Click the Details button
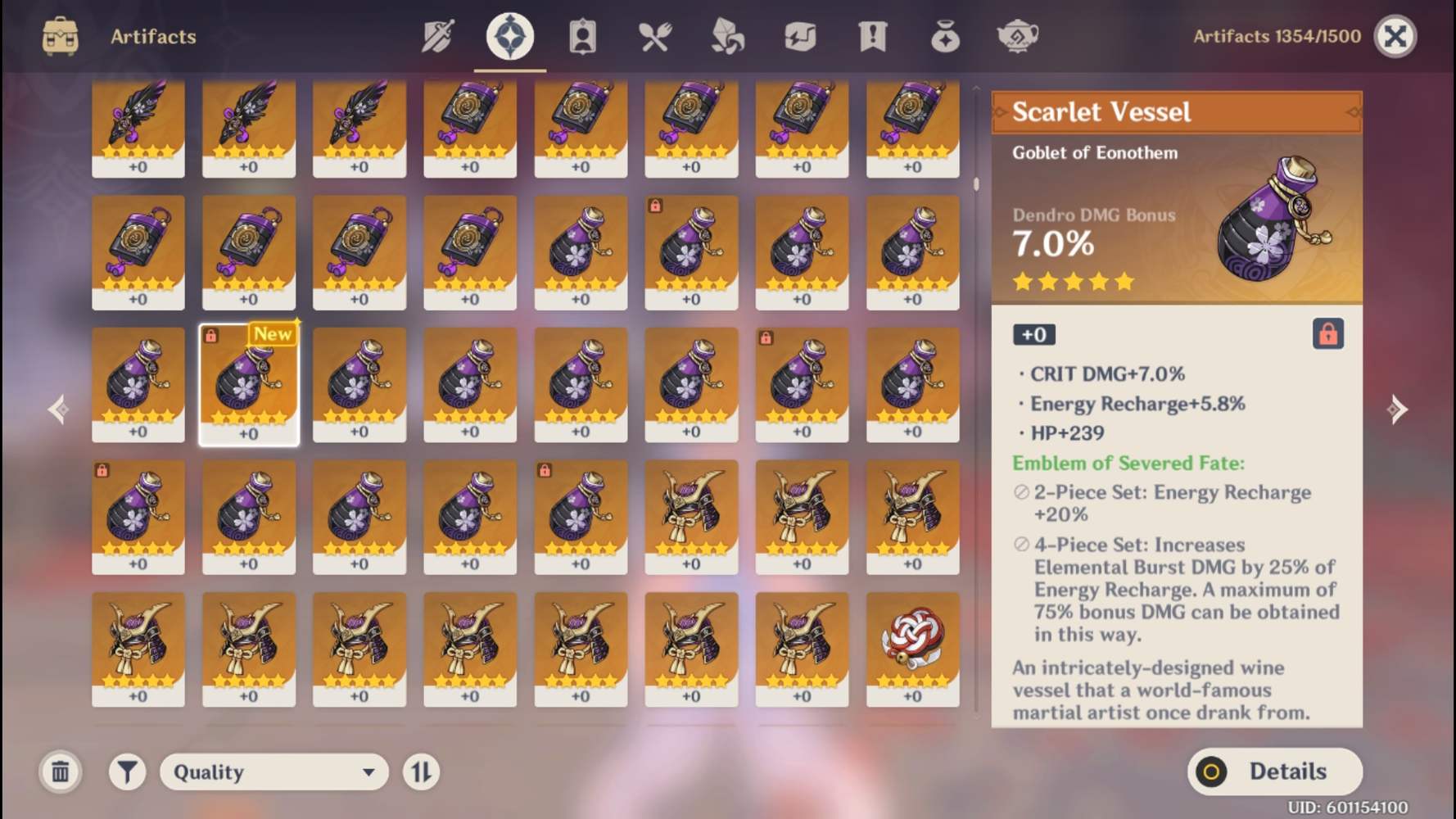 [1274, 771]
